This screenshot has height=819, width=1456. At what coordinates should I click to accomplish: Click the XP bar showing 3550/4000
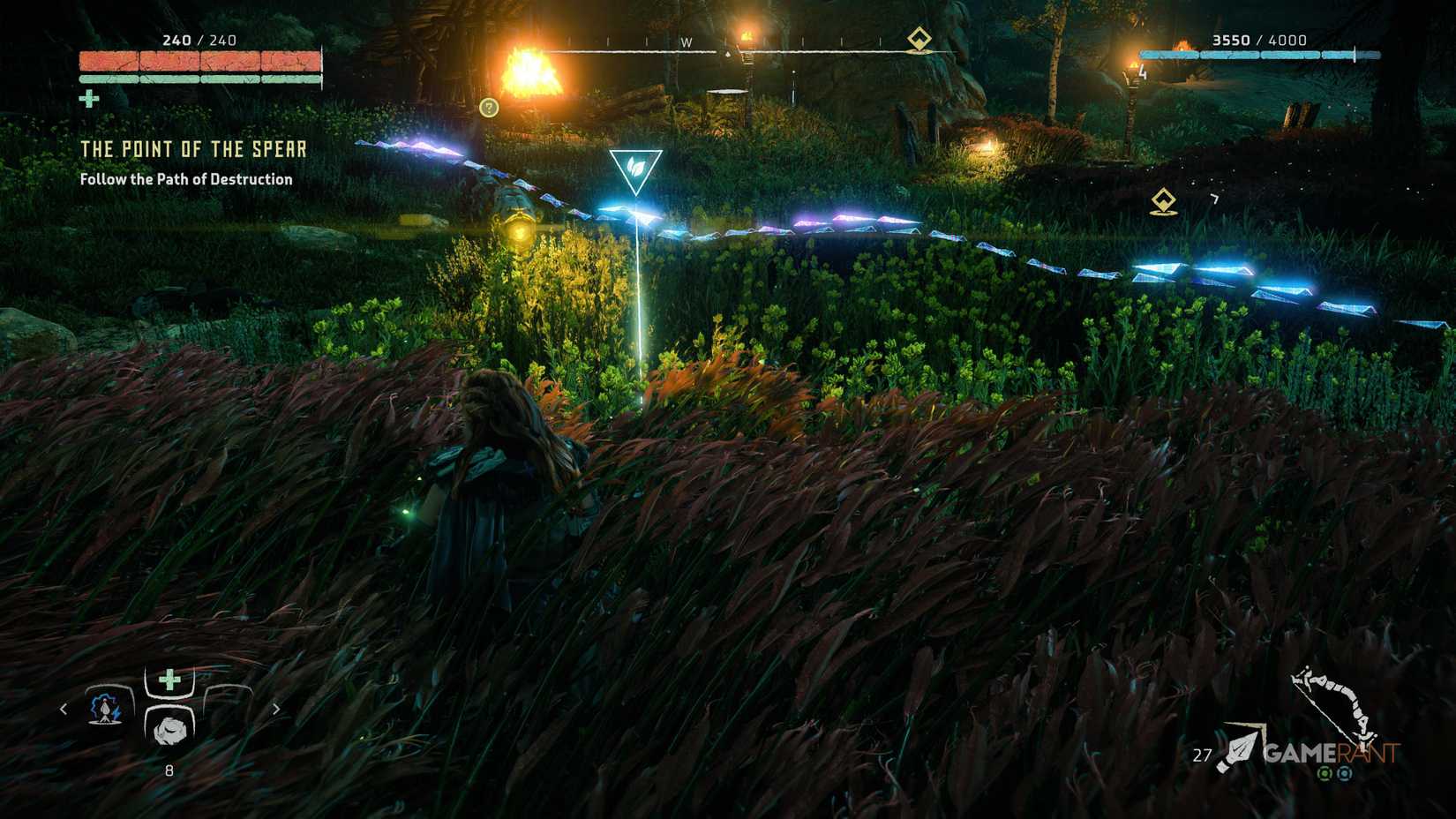pyautogui.click(x=1262, y=55)
